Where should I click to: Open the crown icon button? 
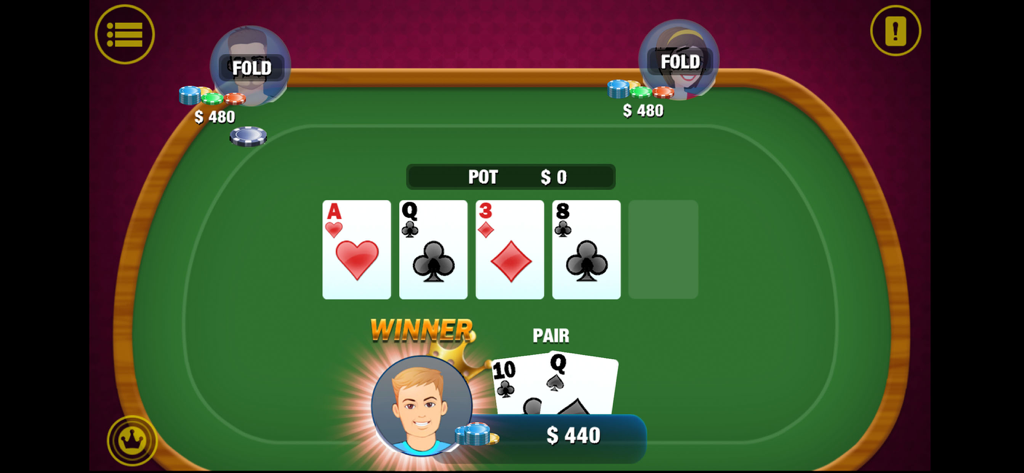pos(132,440)
